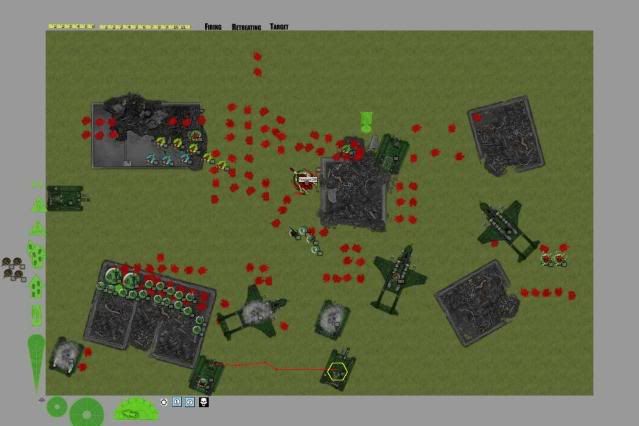Pick the large green circular blast template
The image size is (639, 426).
87,411
